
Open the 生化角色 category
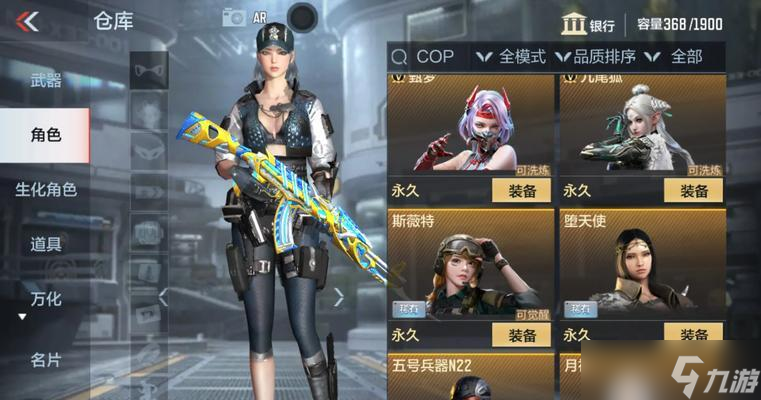point(46,189)
